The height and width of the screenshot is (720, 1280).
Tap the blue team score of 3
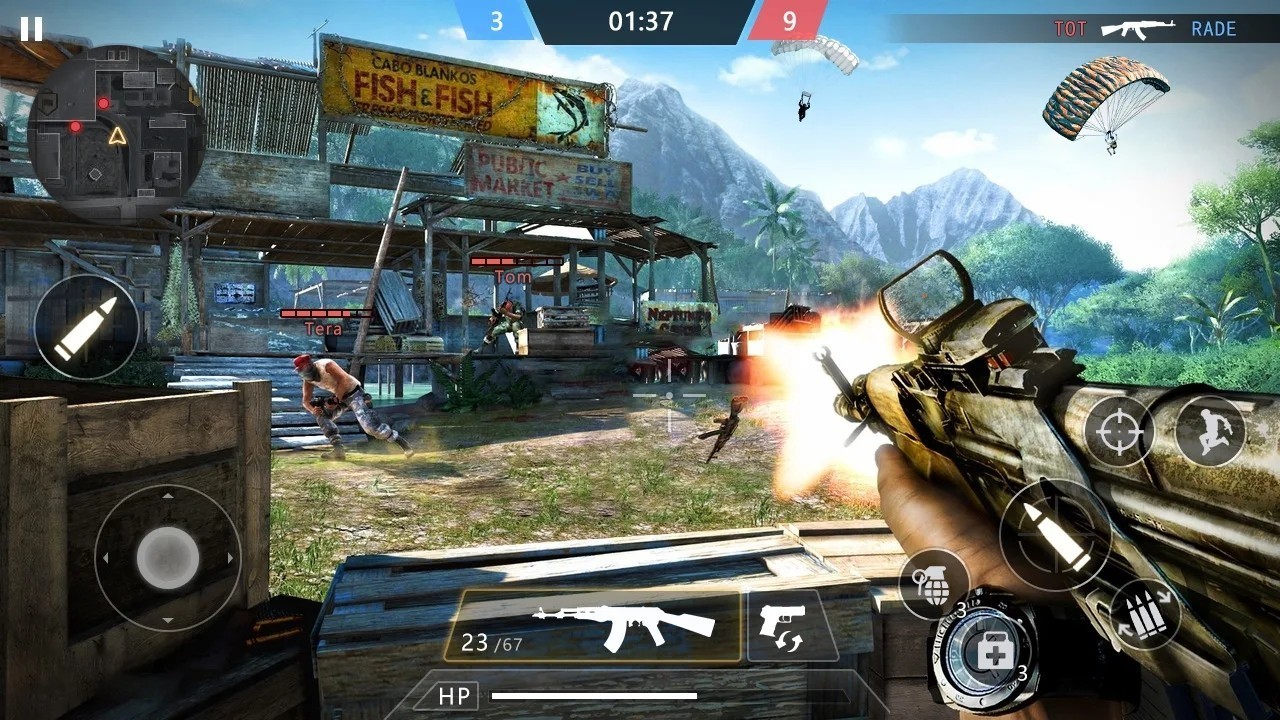[x=497, y=22]
